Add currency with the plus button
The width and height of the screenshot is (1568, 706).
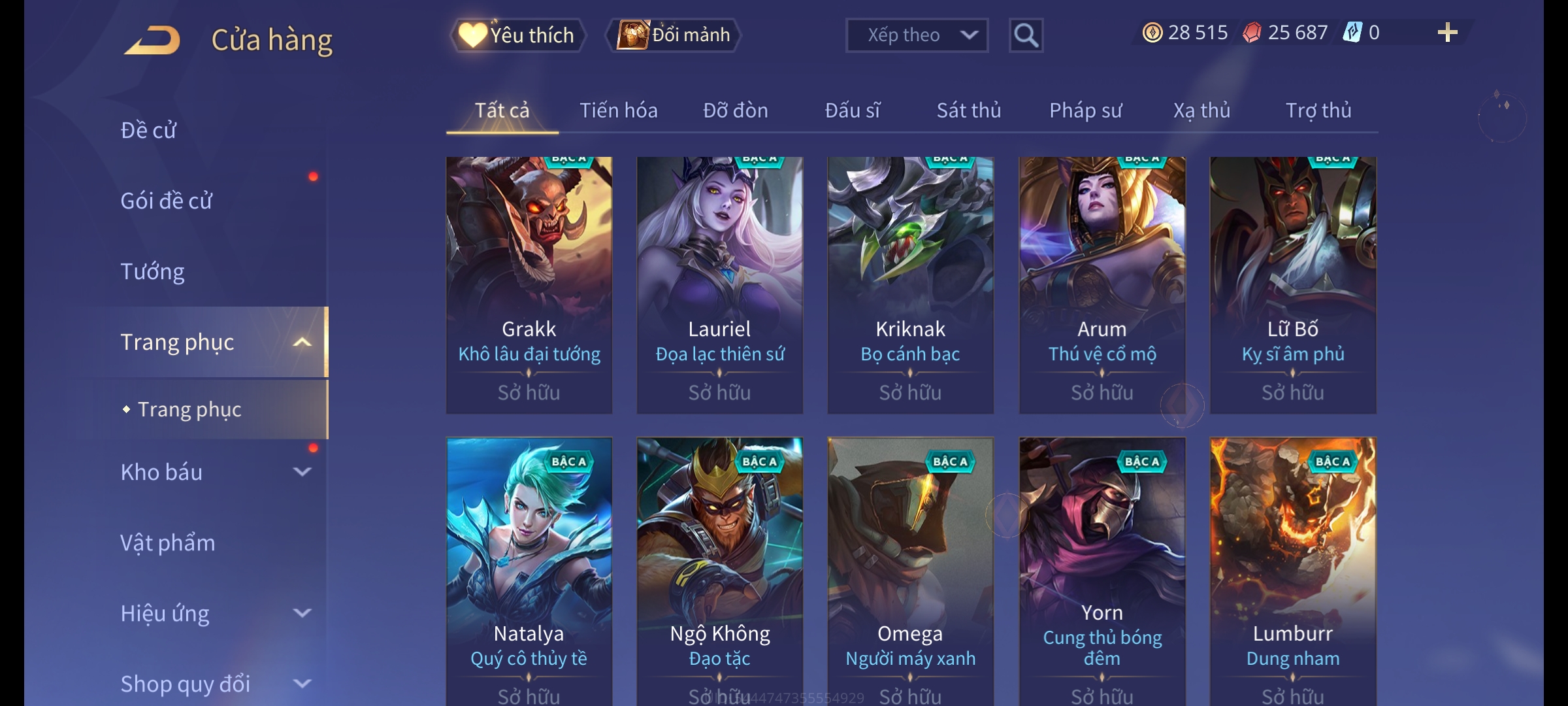tap(1447, 33)
